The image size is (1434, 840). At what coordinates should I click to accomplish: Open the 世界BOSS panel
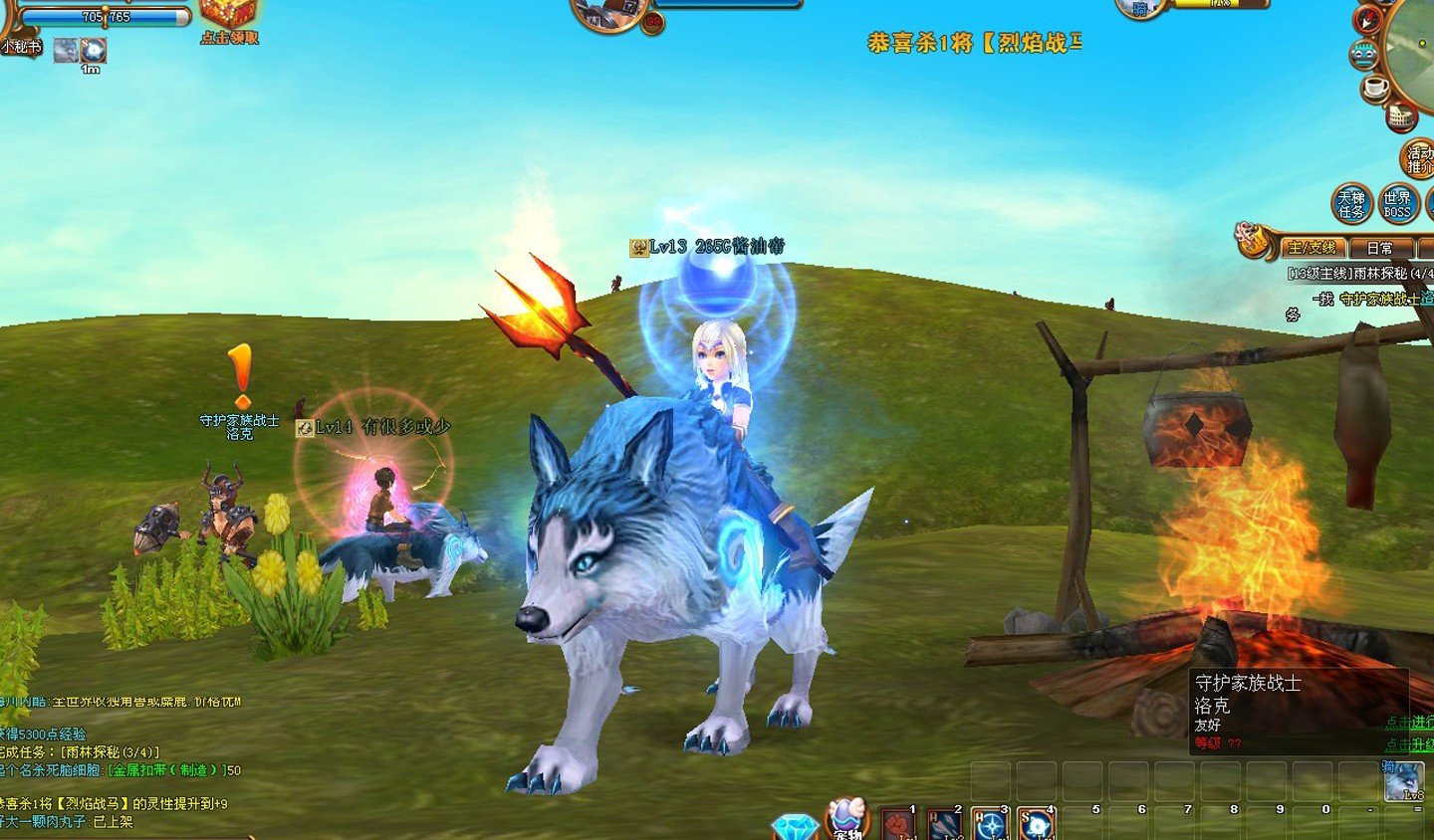pos(1396,204)
